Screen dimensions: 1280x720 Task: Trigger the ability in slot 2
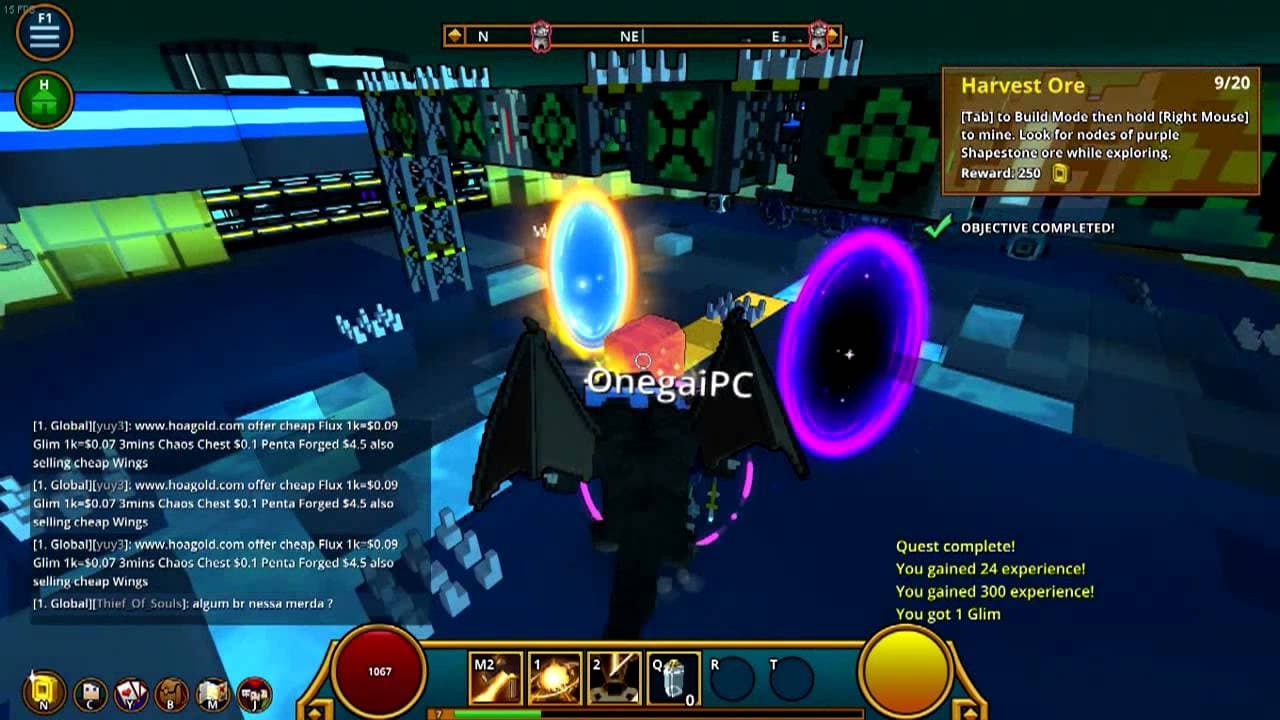pos(614,679)
